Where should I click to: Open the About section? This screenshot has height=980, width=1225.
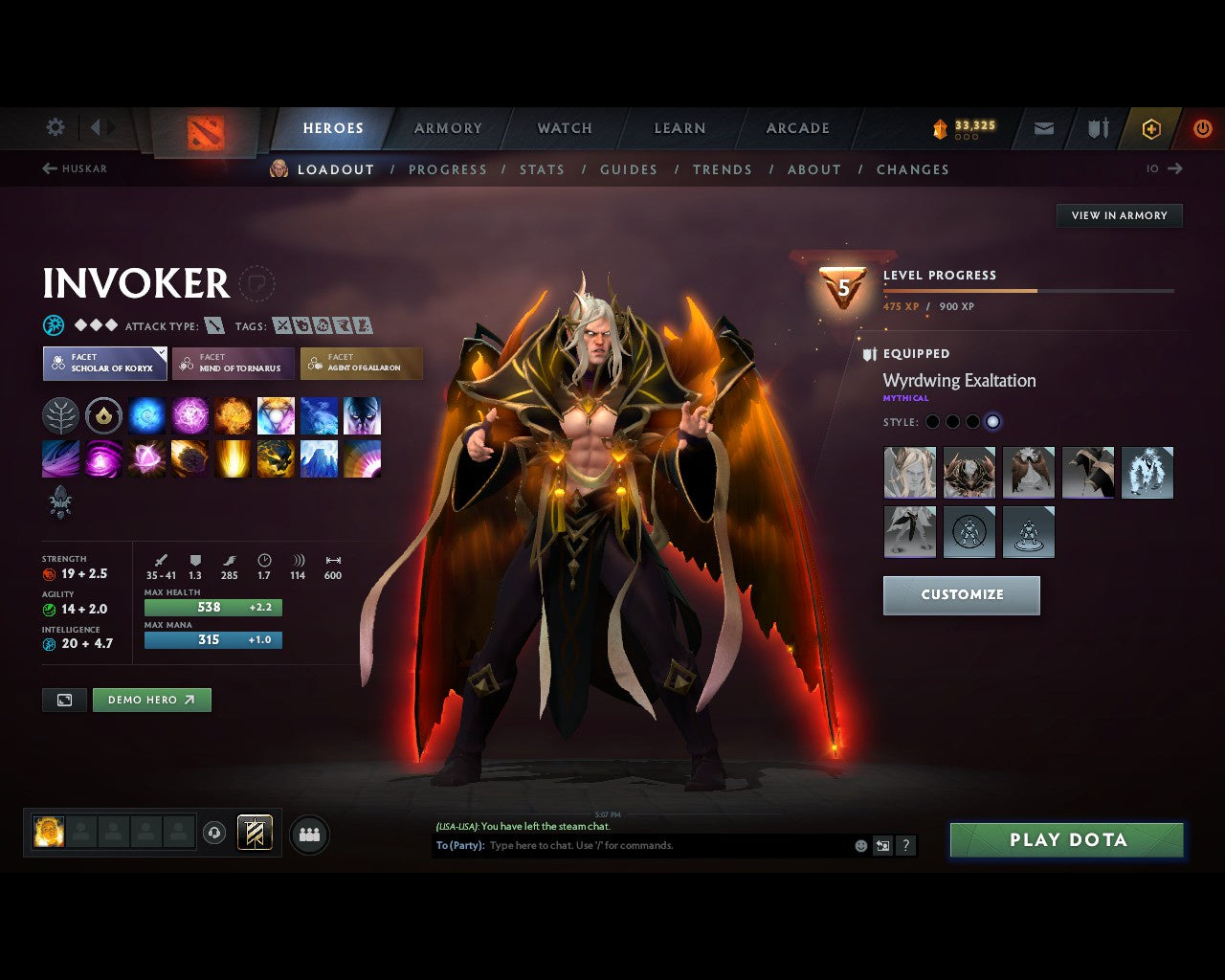(813, 169)
